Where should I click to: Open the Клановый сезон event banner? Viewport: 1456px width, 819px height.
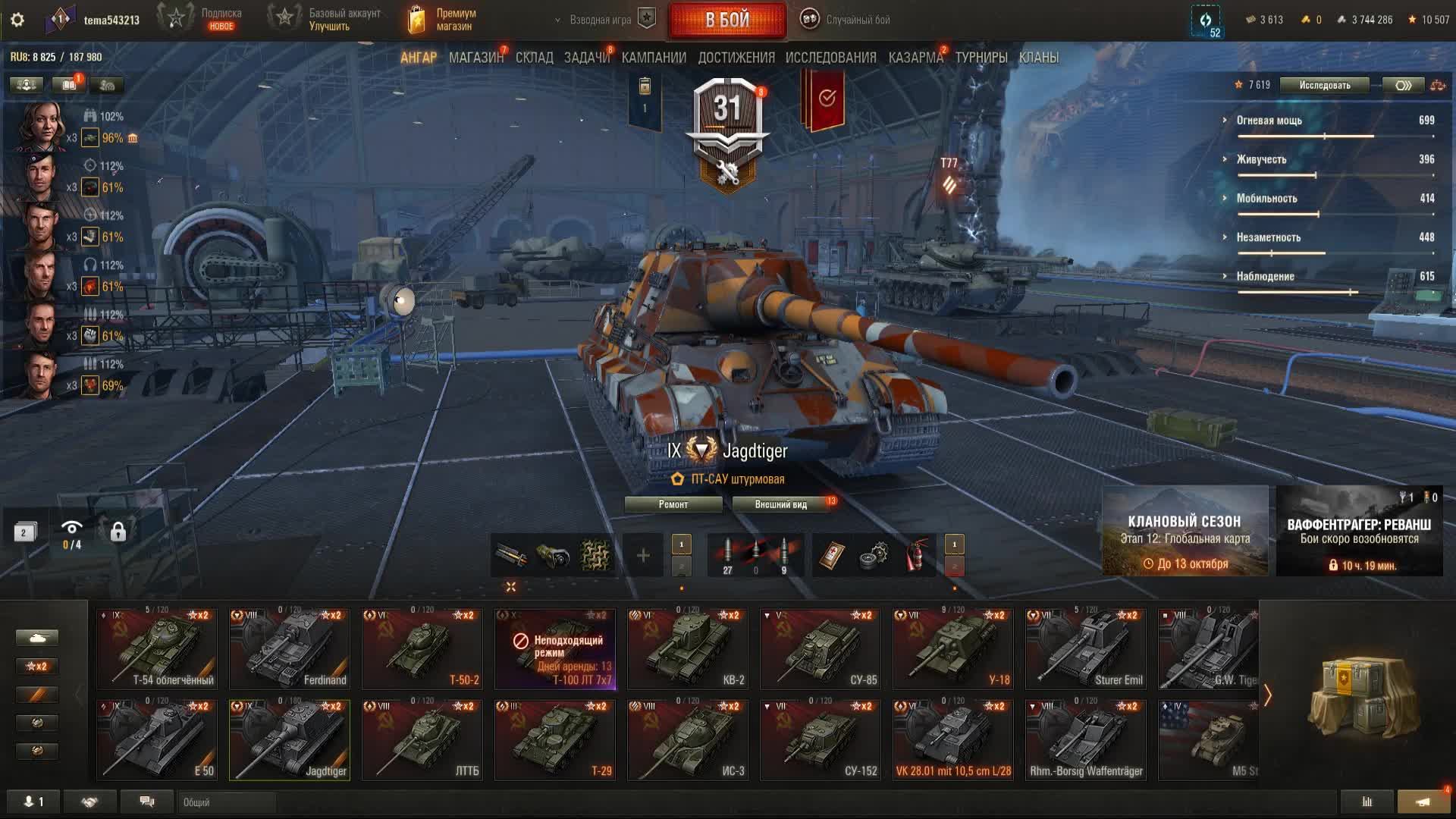pos(1185,531)
